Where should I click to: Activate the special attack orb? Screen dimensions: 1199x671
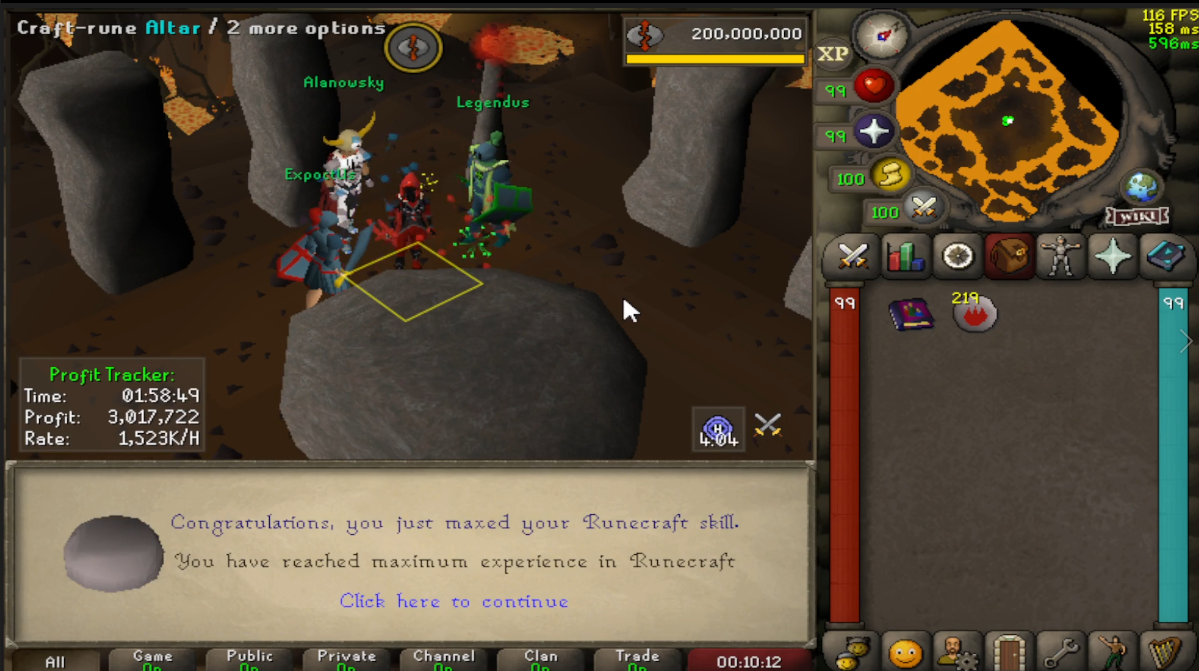tap(922, 210)
